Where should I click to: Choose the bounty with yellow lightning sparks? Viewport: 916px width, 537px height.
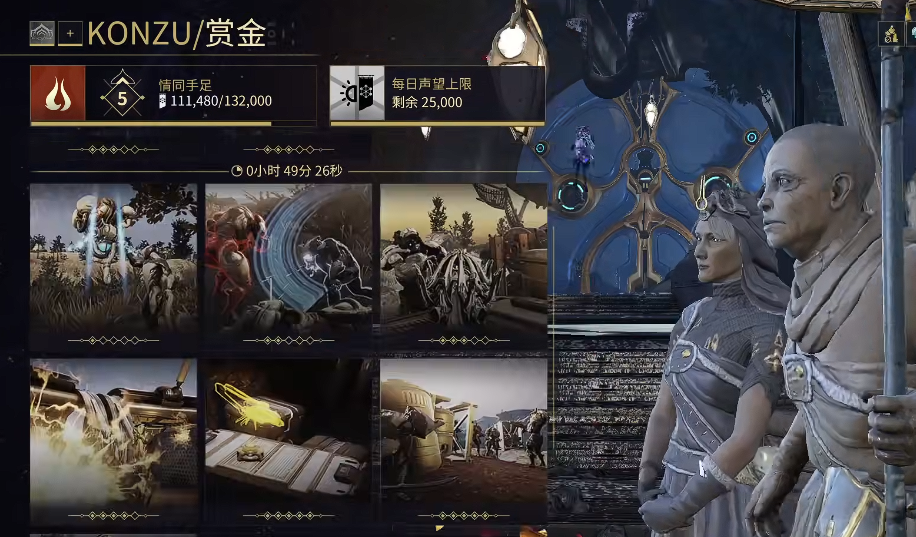click(114, 440)
